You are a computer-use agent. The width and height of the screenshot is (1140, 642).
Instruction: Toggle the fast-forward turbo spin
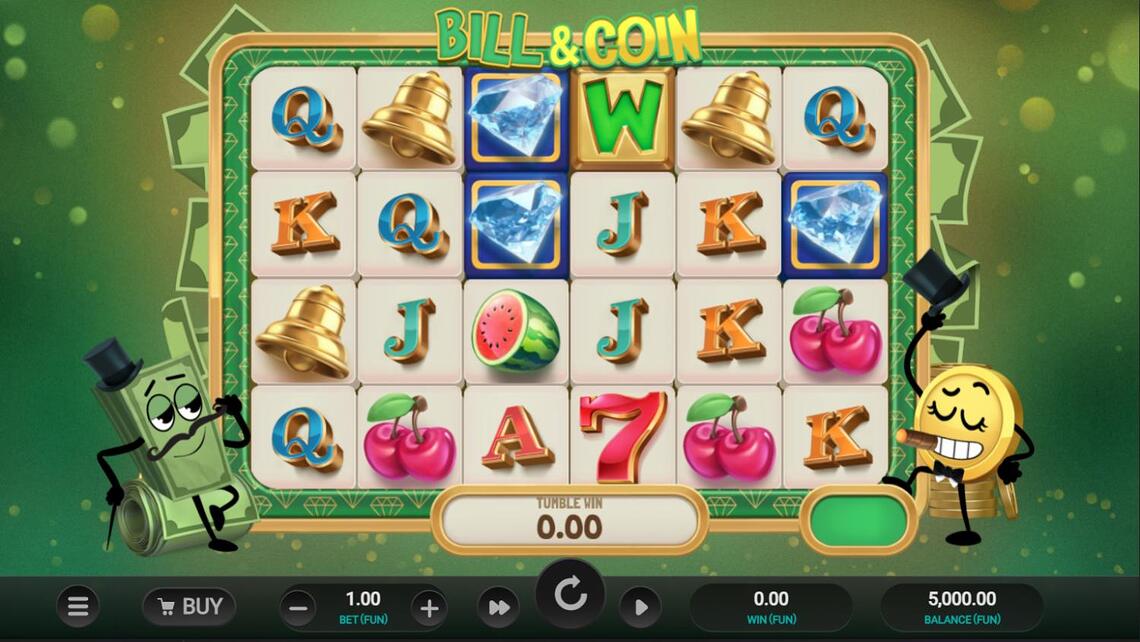tap(499, 607)
